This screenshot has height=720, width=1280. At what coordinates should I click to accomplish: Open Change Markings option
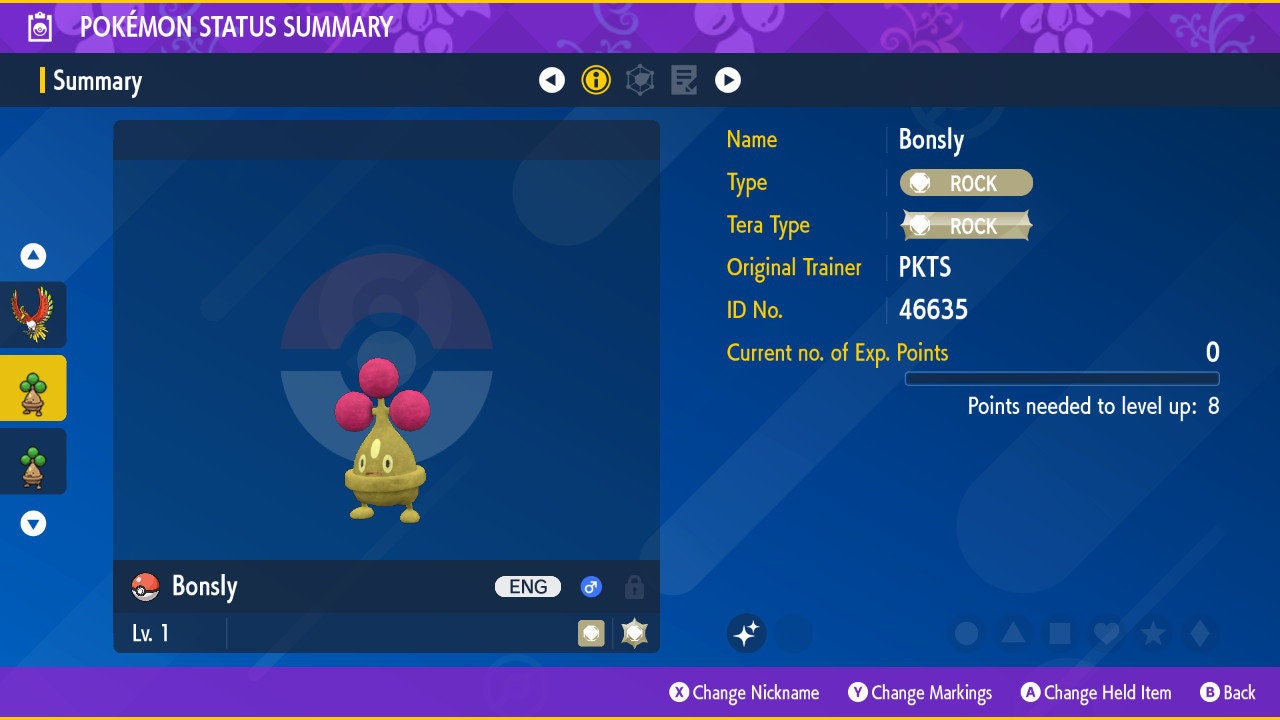(x=920, y=692)
